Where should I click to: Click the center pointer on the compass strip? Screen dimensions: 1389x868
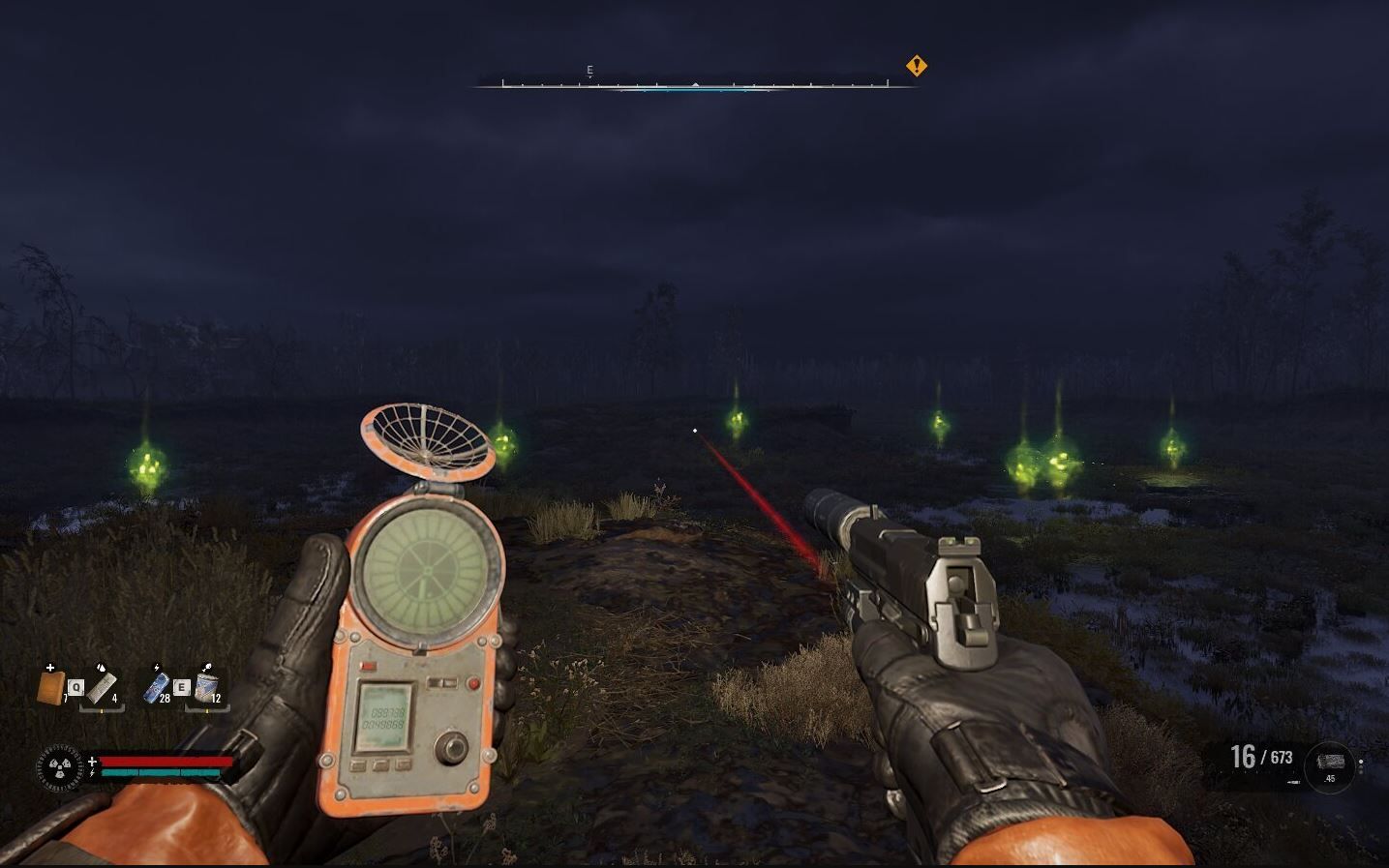[695, 83]
